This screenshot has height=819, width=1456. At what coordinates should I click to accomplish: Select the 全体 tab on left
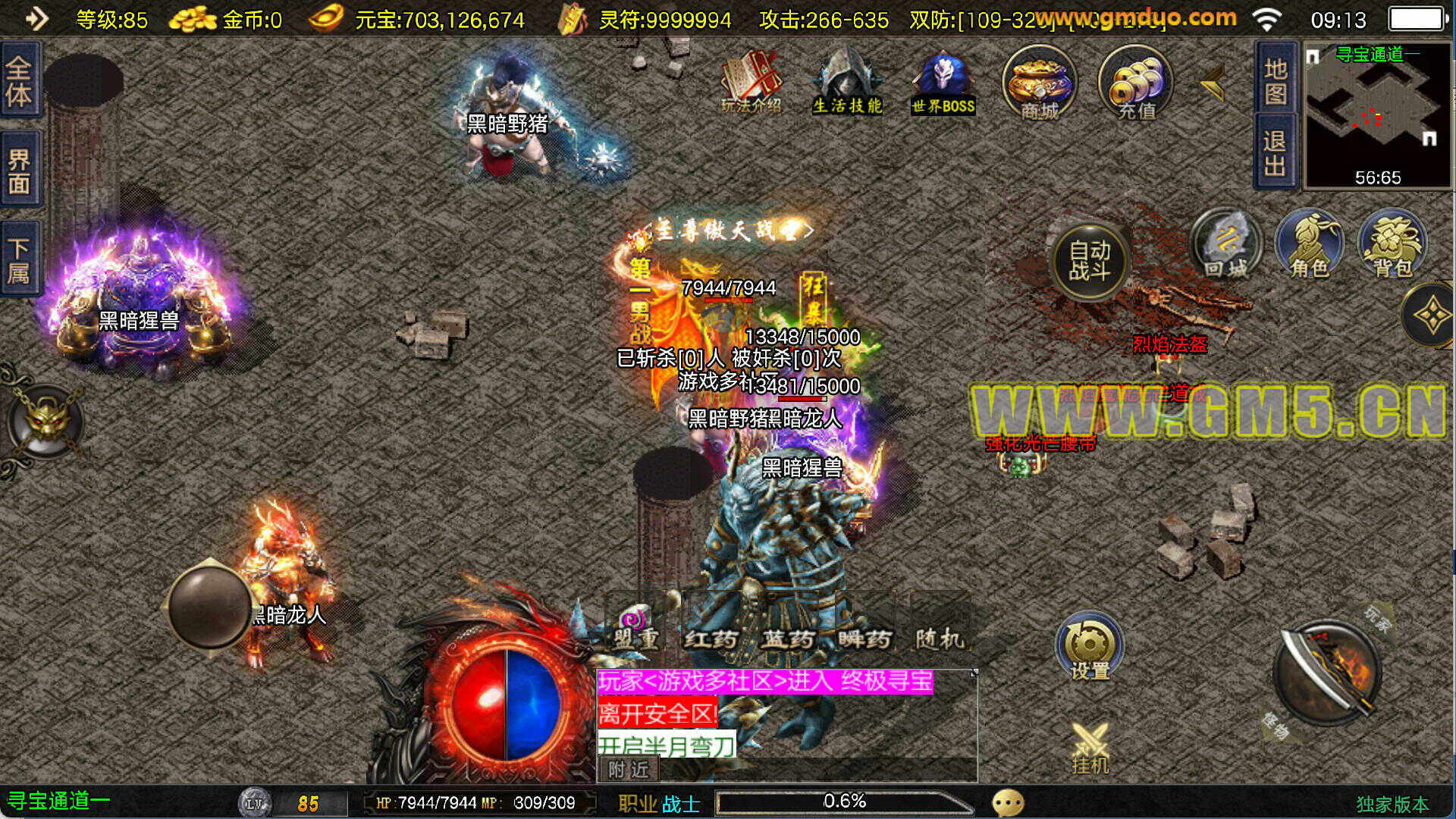(x=20, y=80)
